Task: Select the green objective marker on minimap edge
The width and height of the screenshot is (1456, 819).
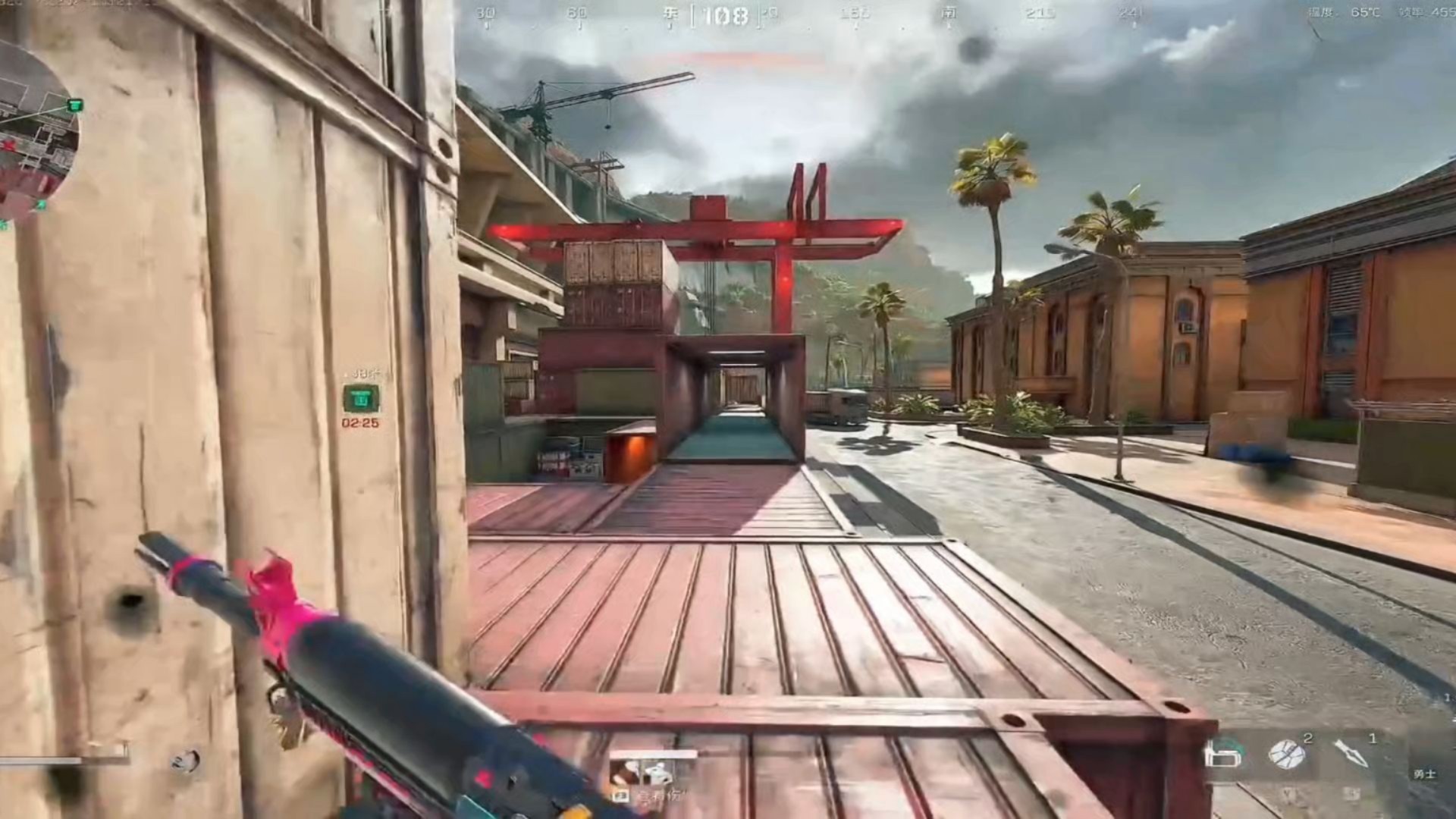Action: coord(74,105)
